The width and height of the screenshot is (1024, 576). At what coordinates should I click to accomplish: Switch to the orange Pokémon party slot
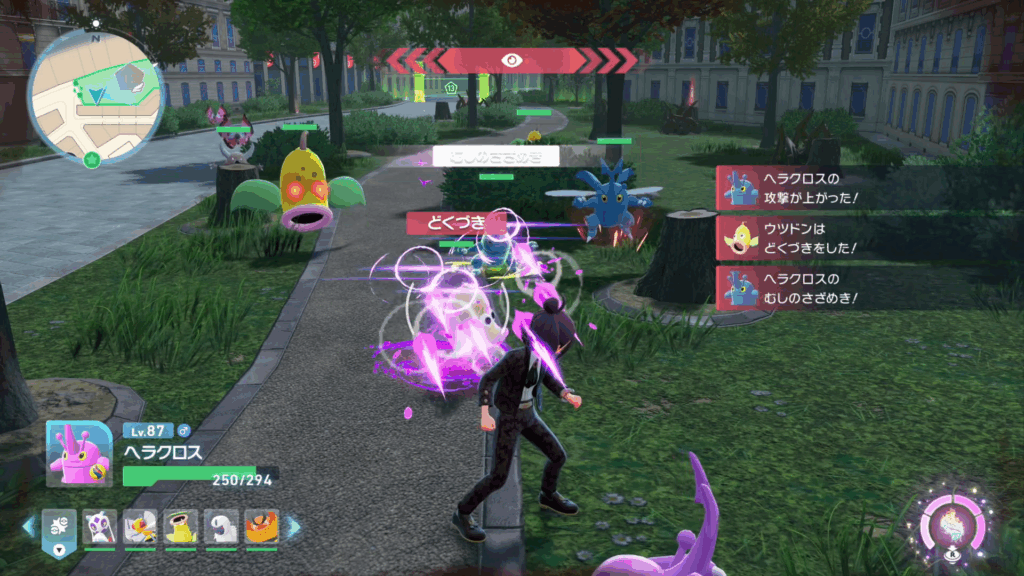coord(262,526)
